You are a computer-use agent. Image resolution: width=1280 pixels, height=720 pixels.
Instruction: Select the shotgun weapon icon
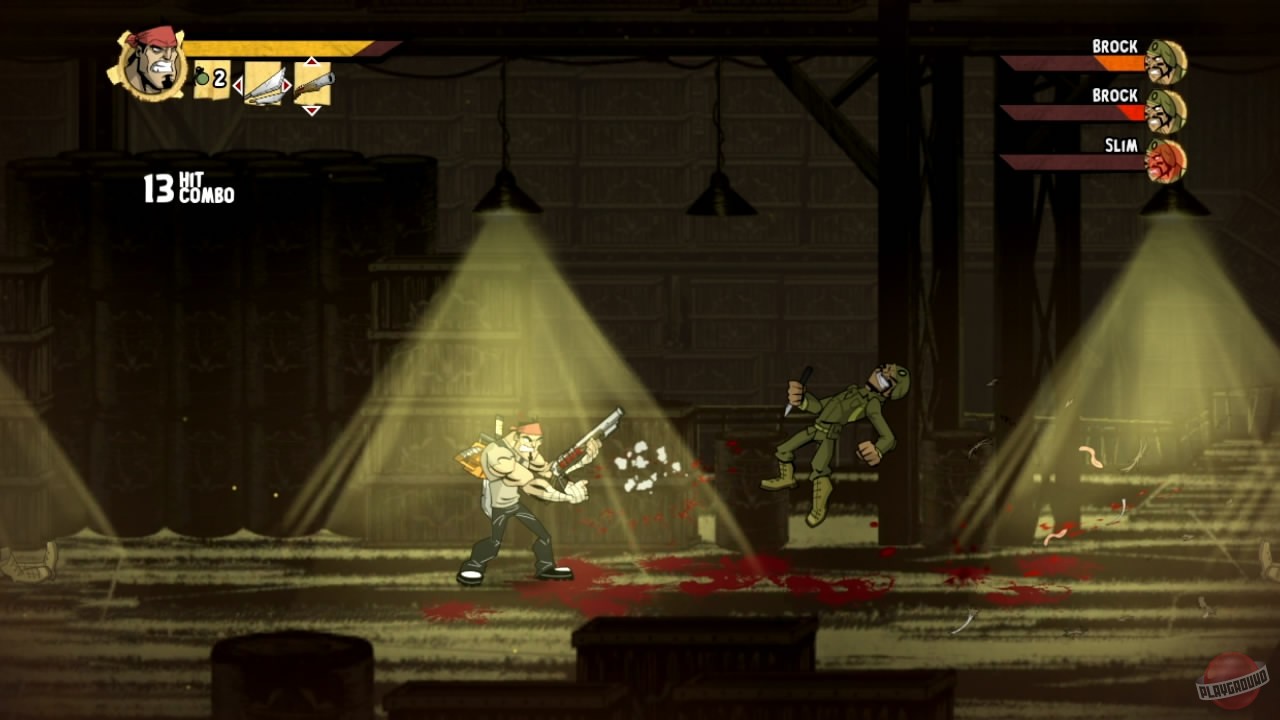pos(314,82)
